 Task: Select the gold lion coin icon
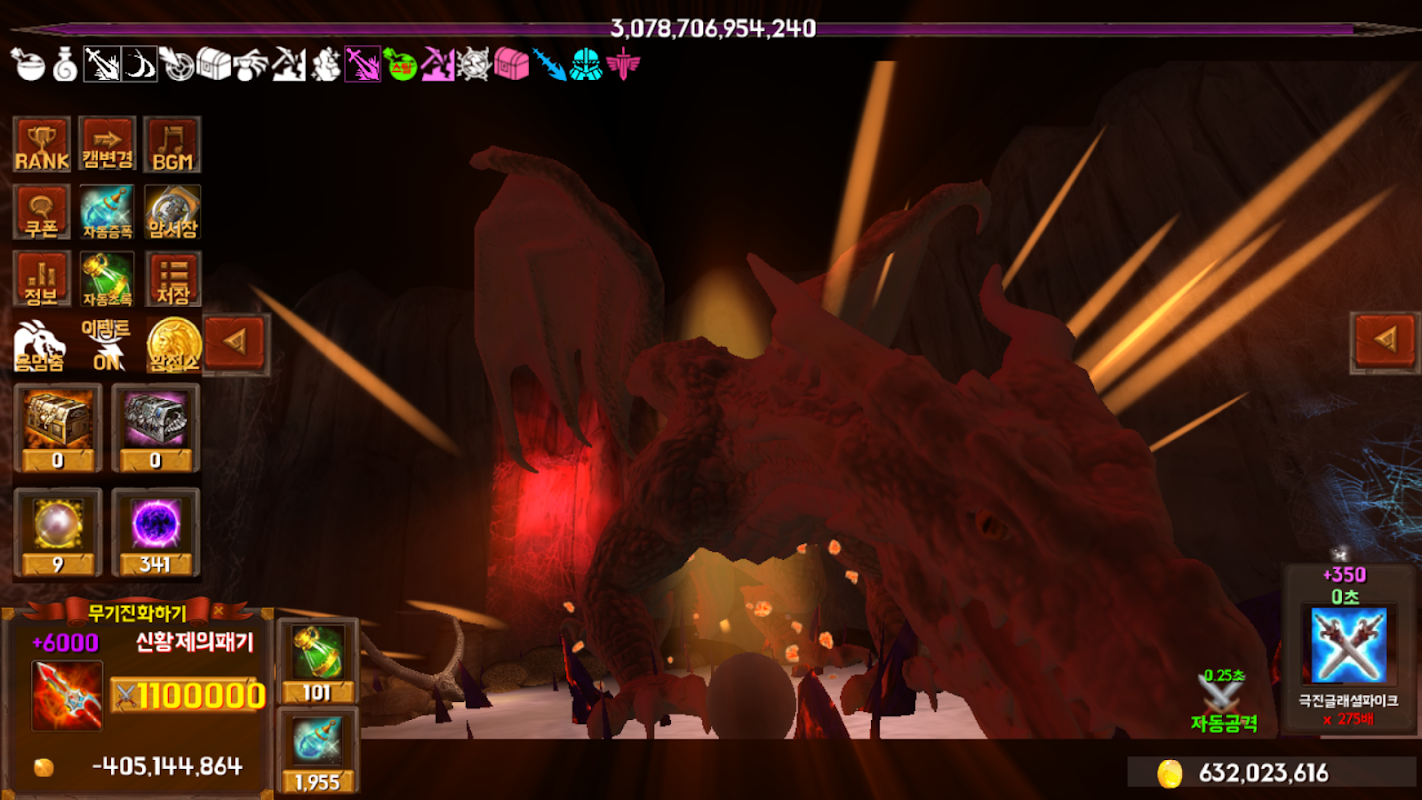(x=174, y=345)
